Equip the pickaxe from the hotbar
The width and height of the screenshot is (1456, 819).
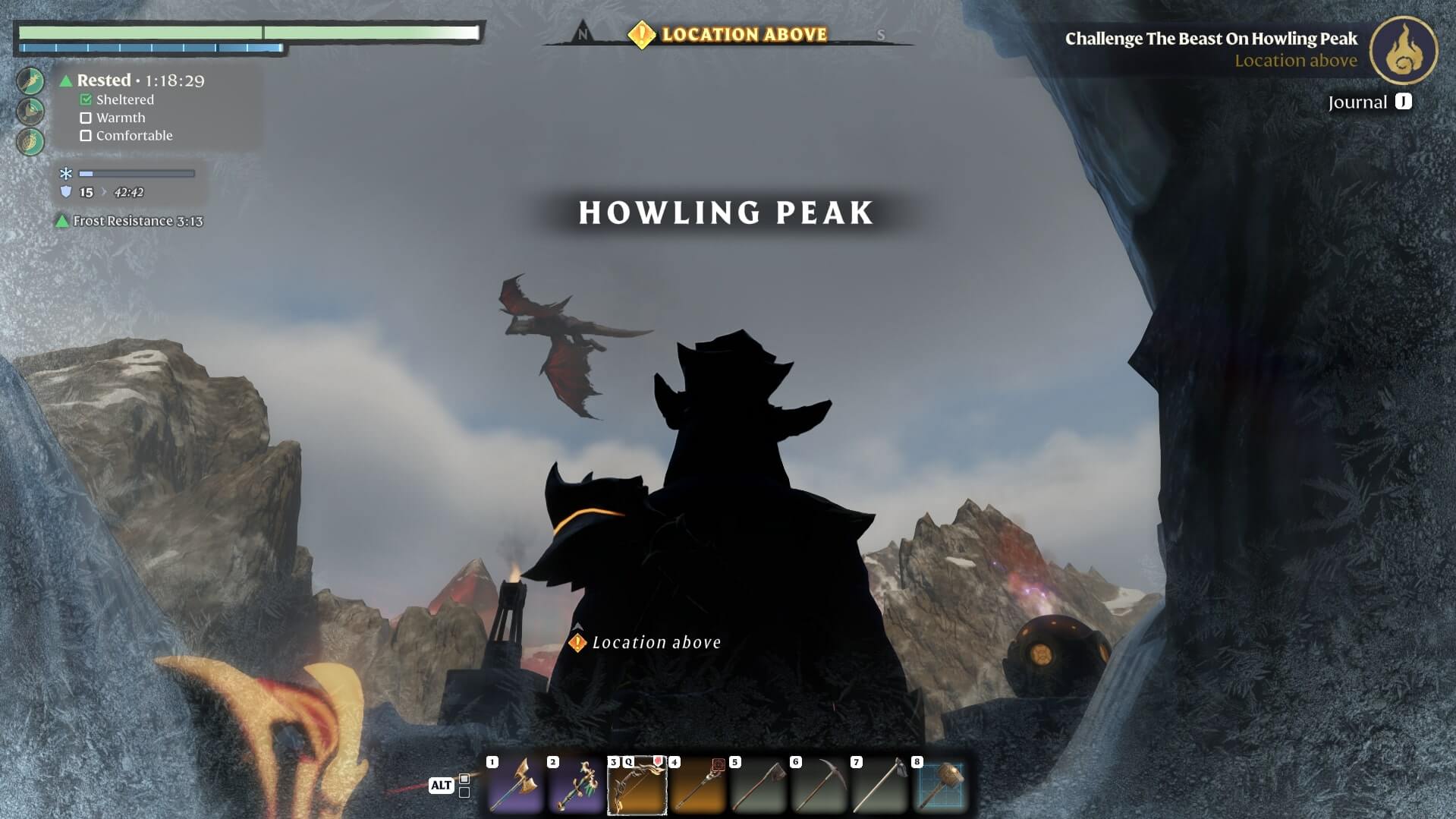point(819,785)
